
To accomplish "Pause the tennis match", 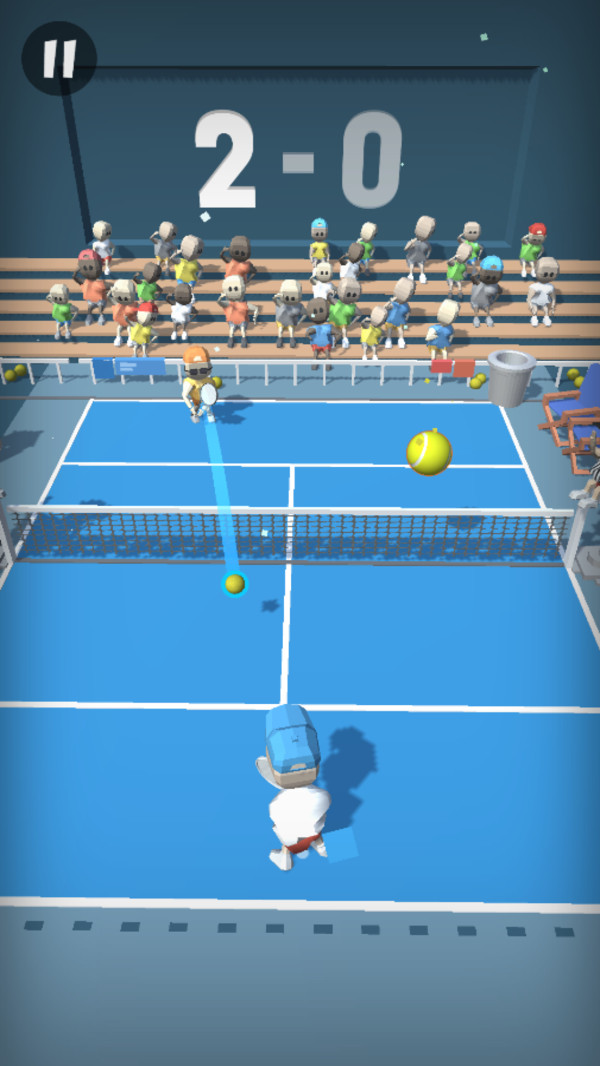I will (59, 59).
